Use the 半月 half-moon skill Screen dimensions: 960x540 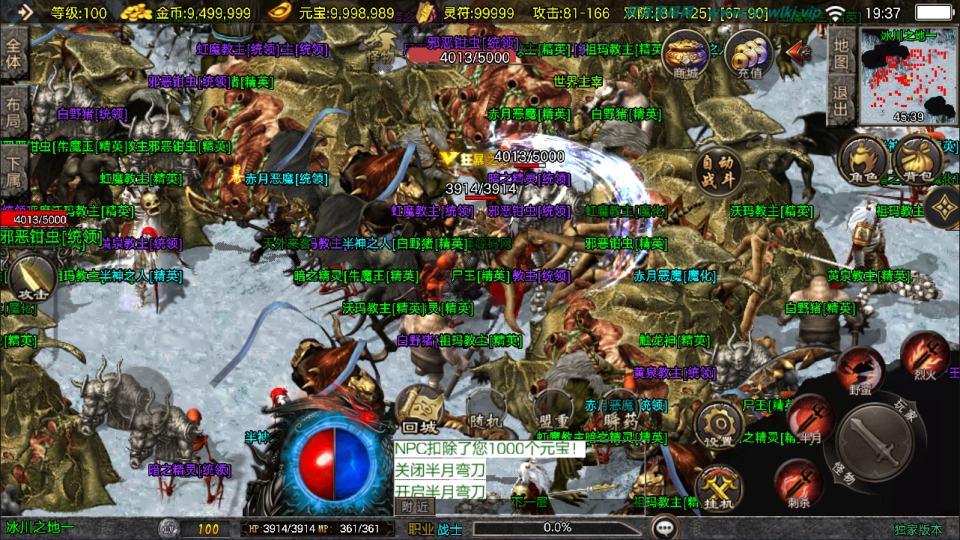809,419
